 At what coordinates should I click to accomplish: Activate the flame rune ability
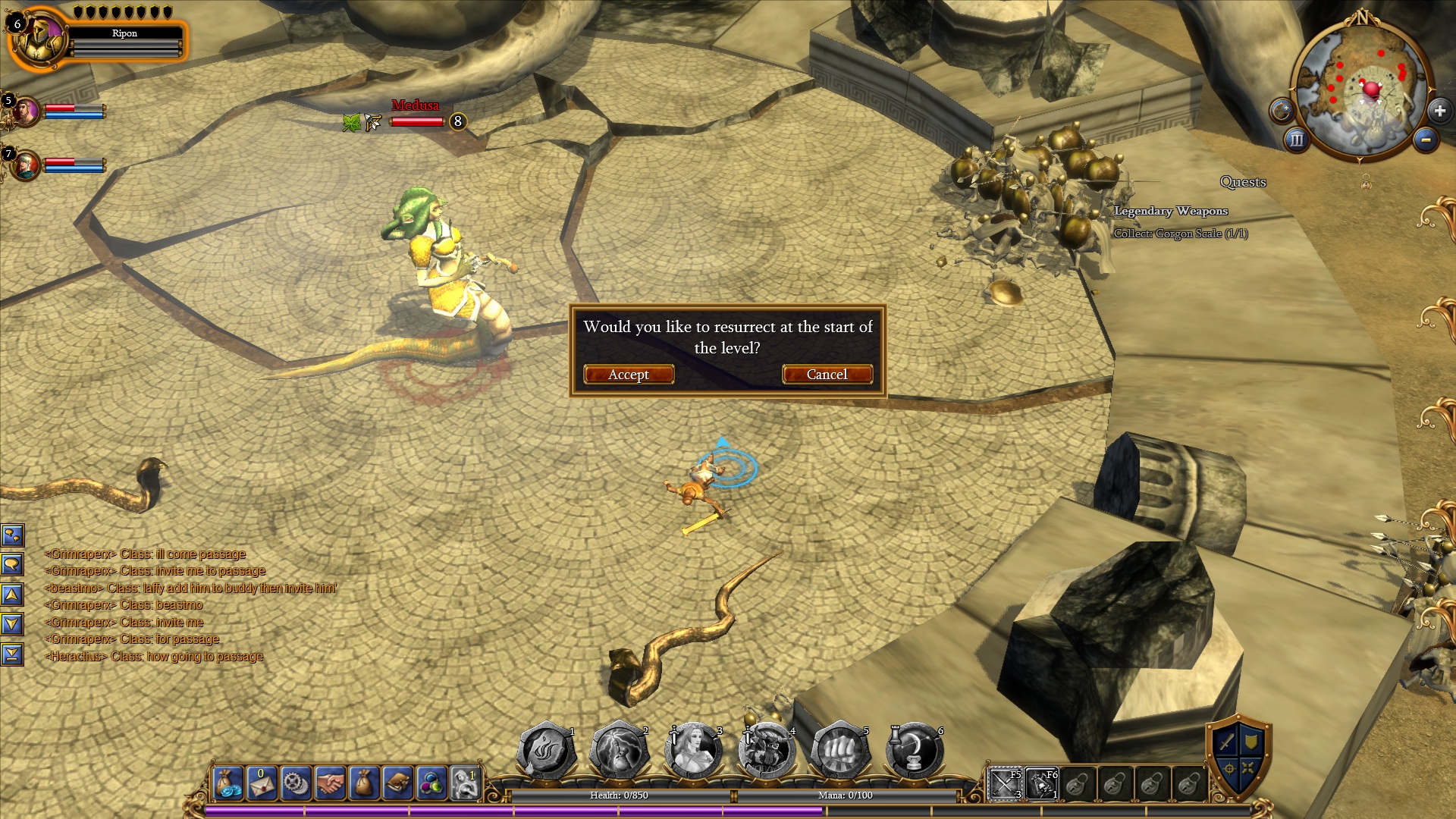(x=546, y=751)
